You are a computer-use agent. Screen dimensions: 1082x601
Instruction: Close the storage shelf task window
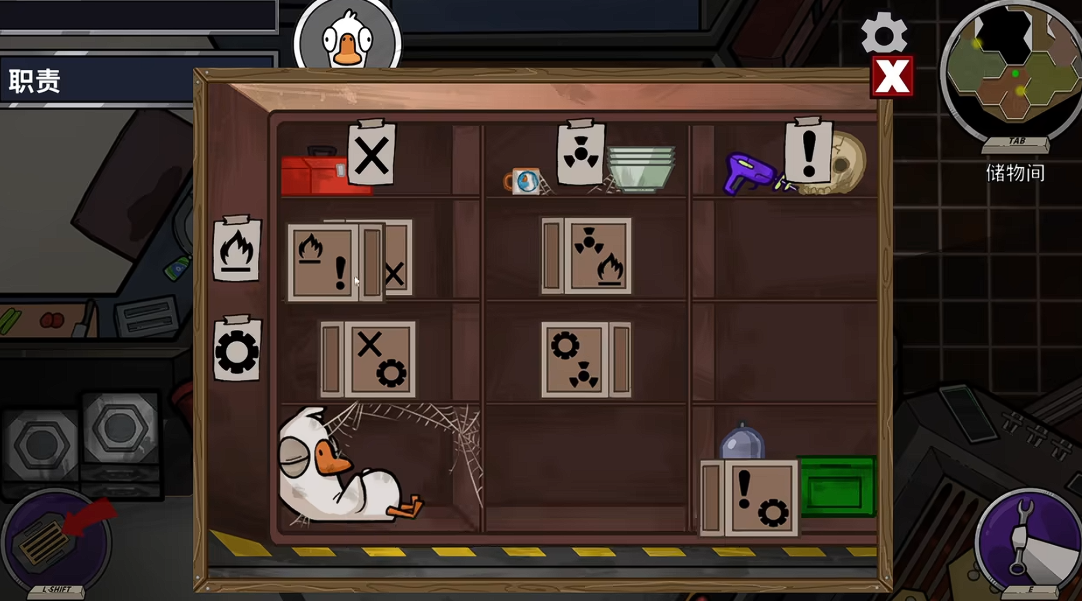click(x=892, y=76)
